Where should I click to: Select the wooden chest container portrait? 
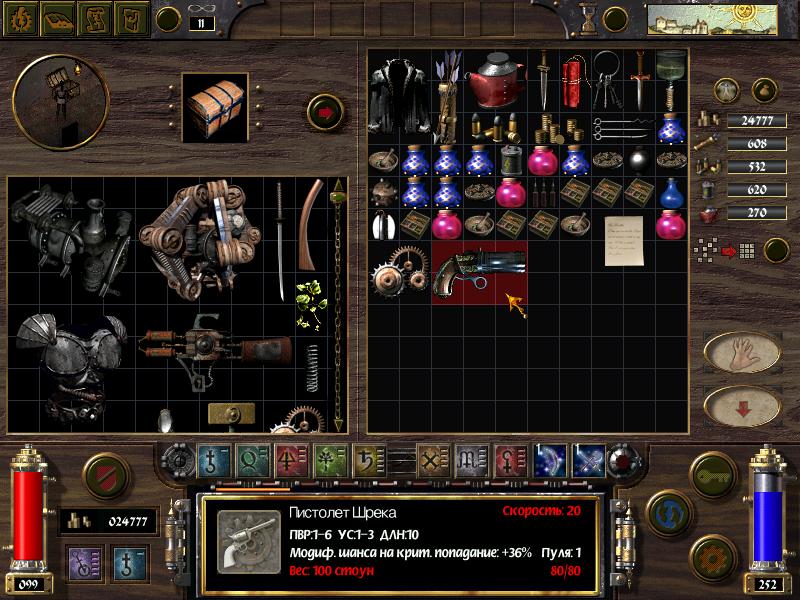[x=215, y=106]
